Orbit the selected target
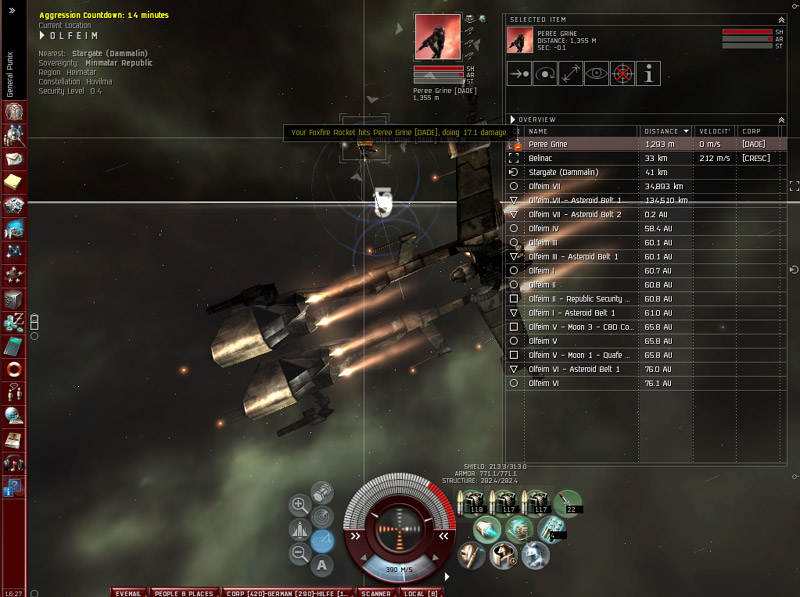The image size is (800, 597). pyautogui.click(x=545, y=73)
